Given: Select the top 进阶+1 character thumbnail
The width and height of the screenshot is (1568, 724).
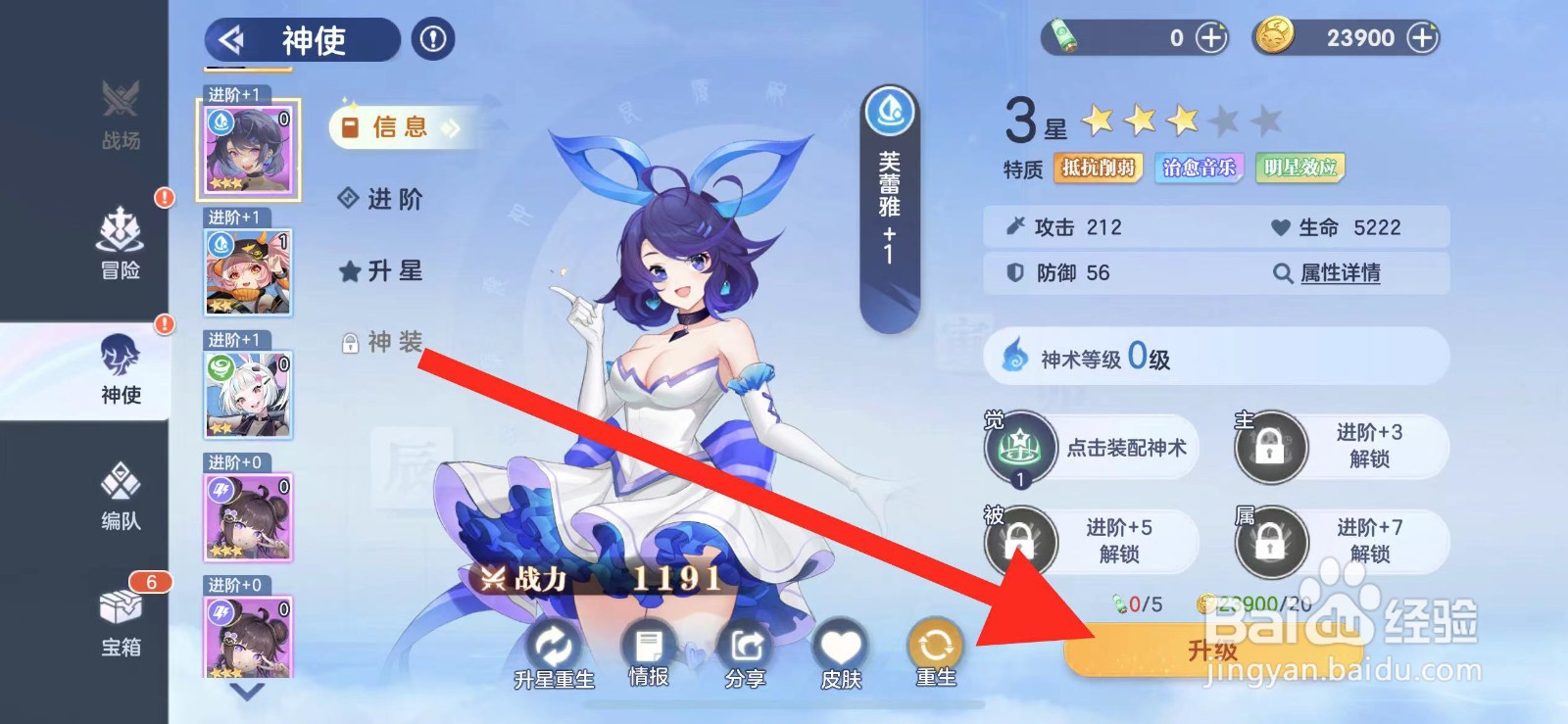Looking at the screenshot, I should tap(248, 149).
